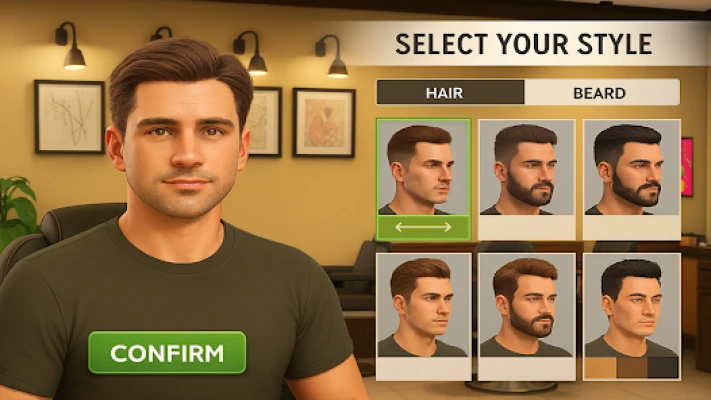Choose the tan color swatch
Screen dimensions: 711x400
pos(600,368)
